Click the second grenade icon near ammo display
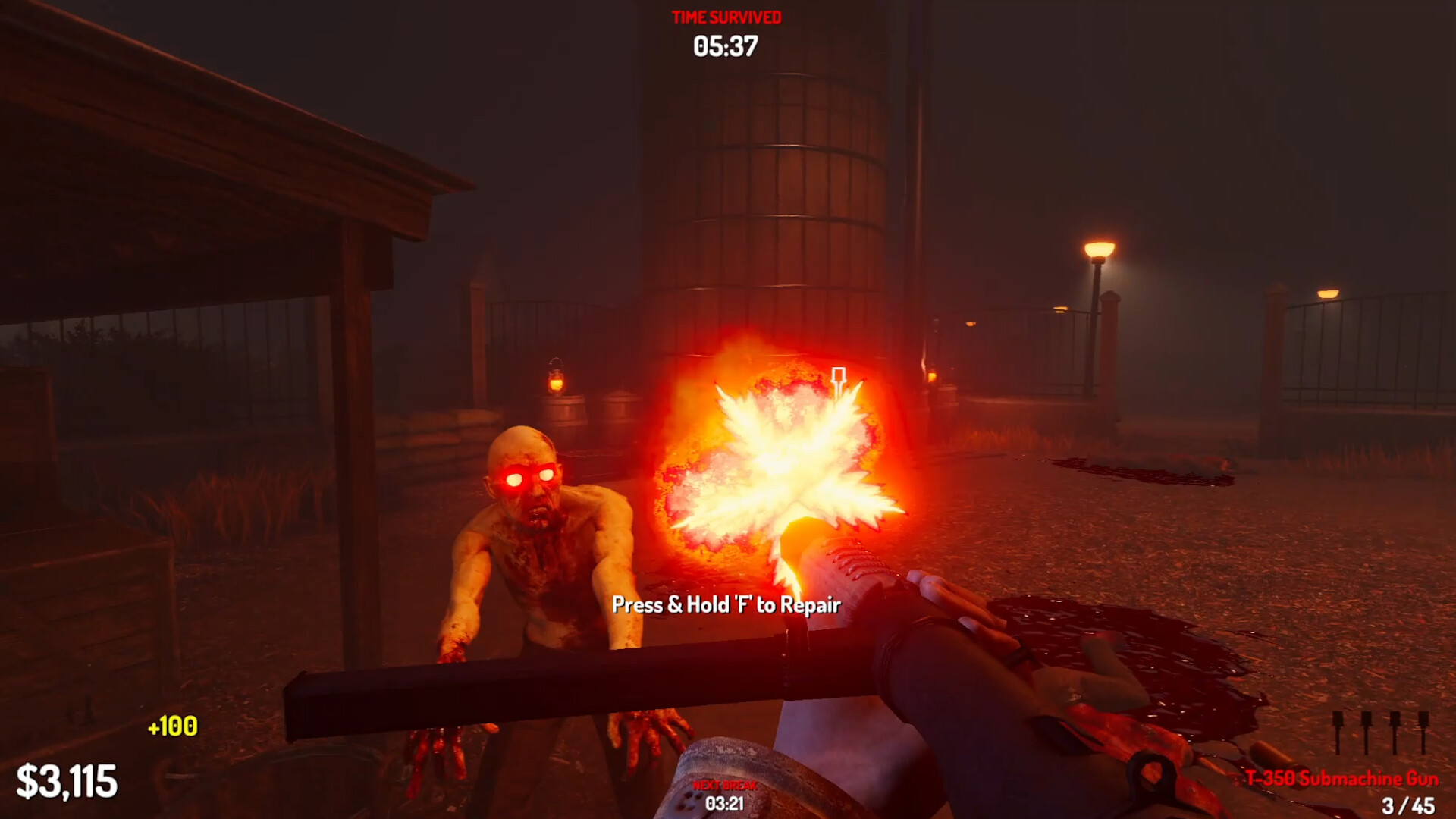1456x819 pixels. click(x=1366, y=732)
